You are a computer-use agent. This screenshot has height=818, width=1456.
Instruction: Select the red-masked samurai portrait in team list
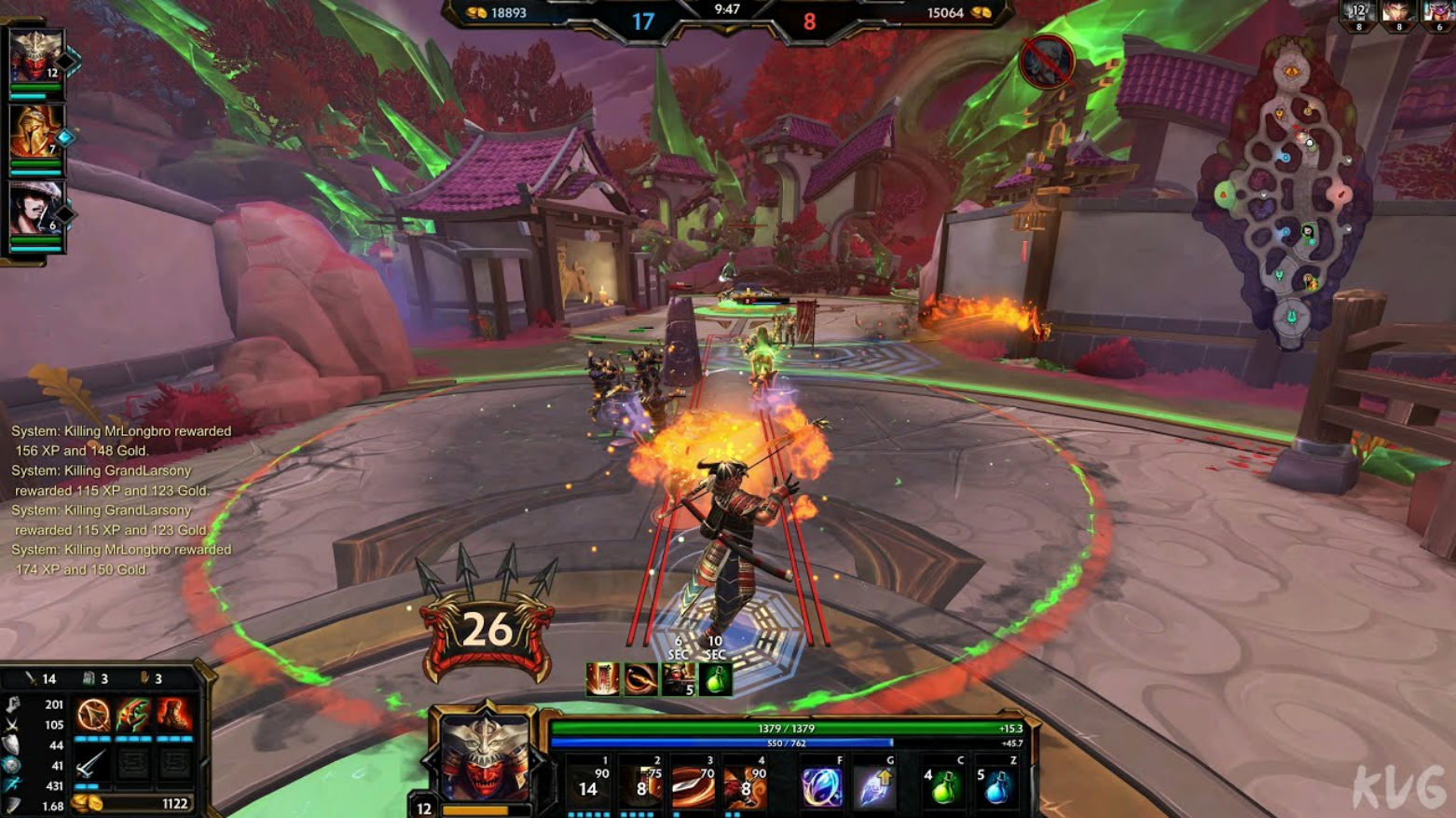(35, 57)
